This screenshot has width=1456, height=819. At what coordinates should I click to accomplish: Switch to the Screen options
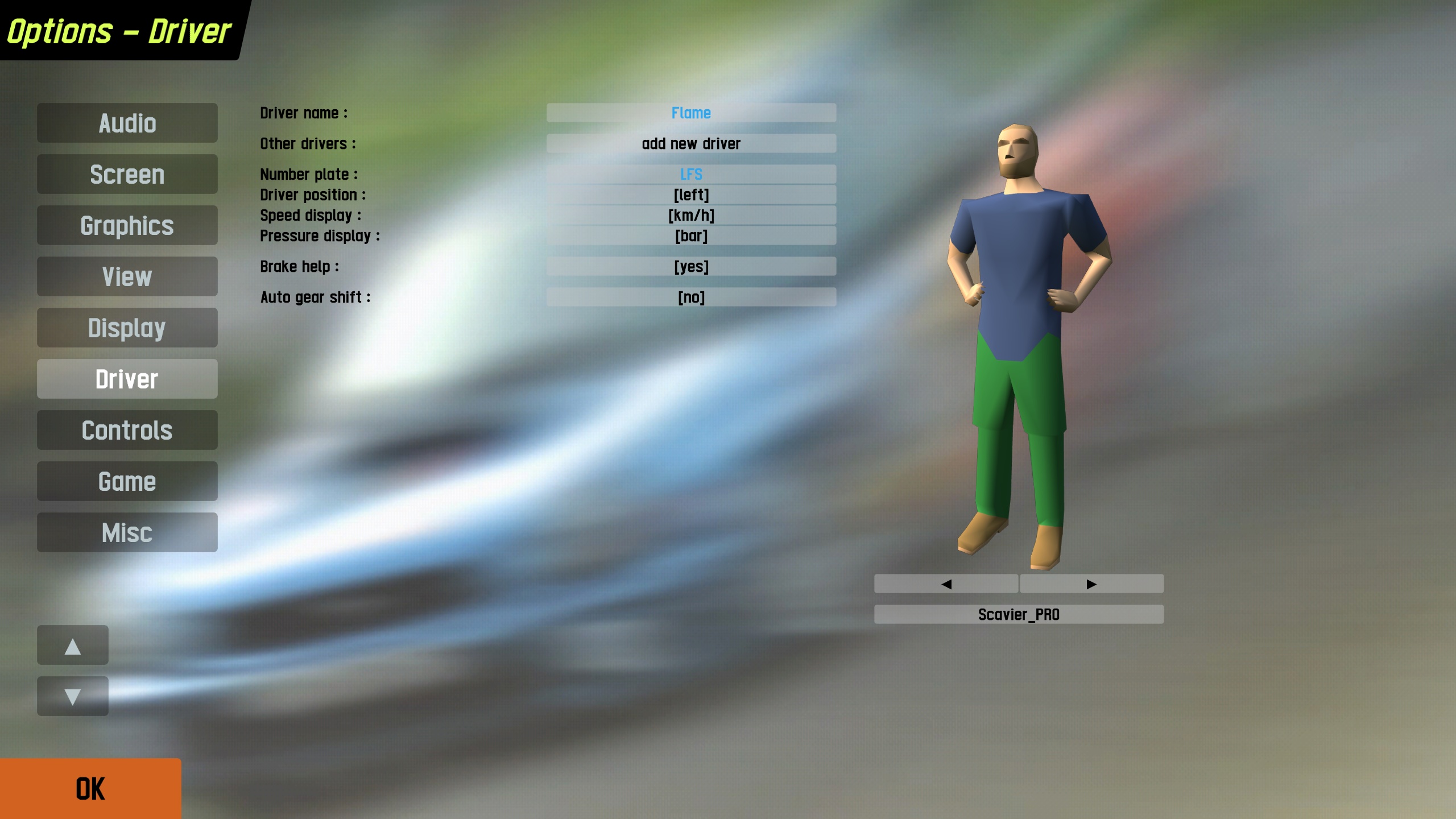click(127, 174)
